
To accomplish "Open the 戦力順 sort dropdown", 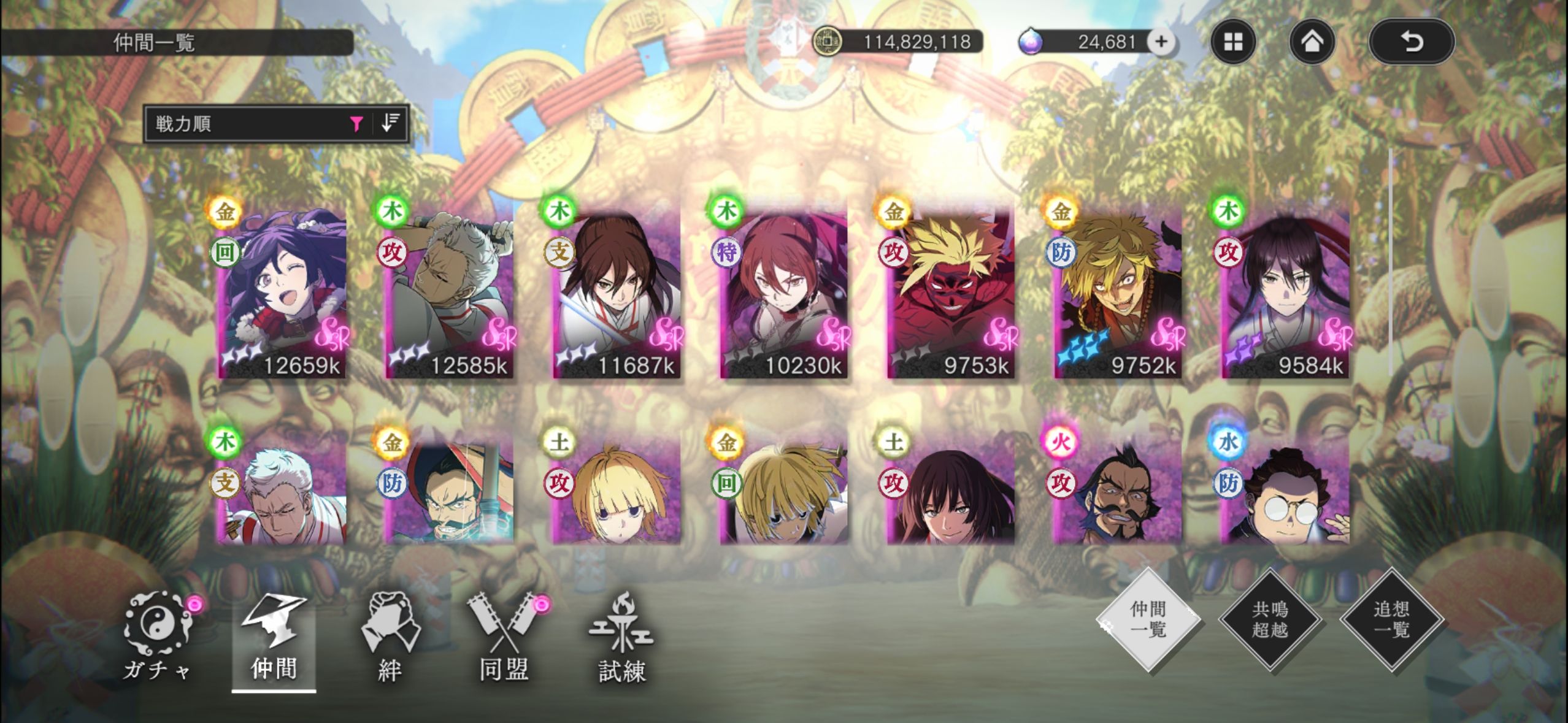I will click(x=245, y=124).
